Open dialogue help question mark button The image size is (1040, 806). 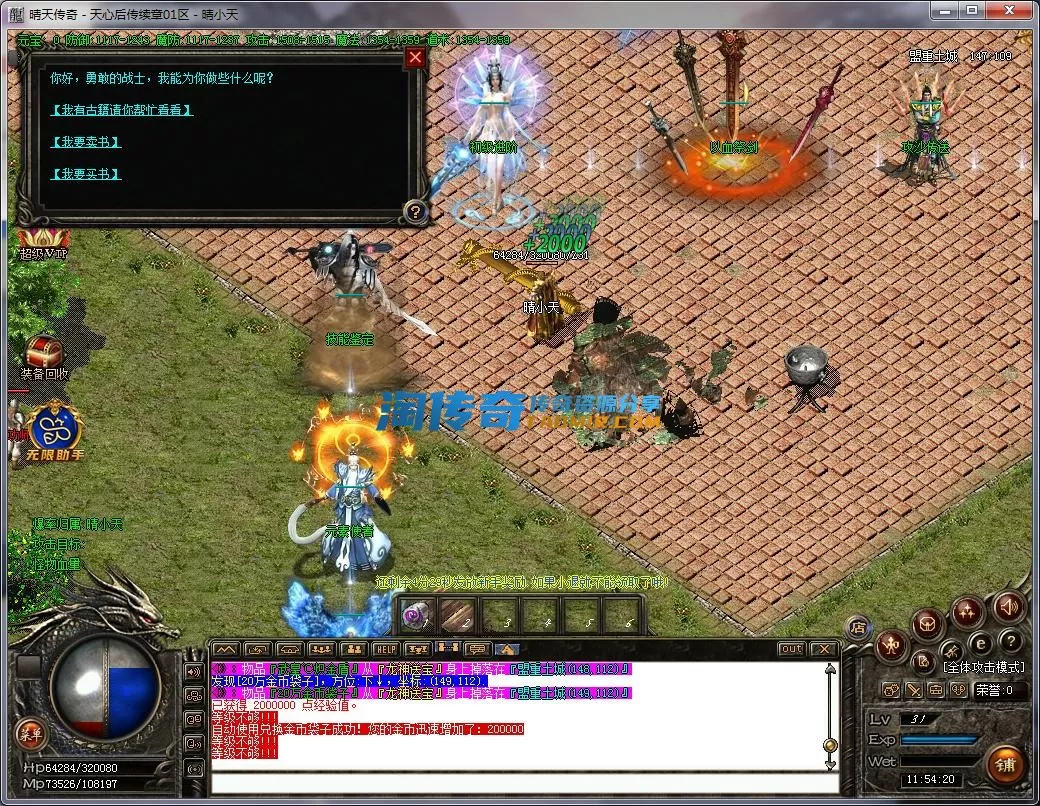(x=415, y=211)
